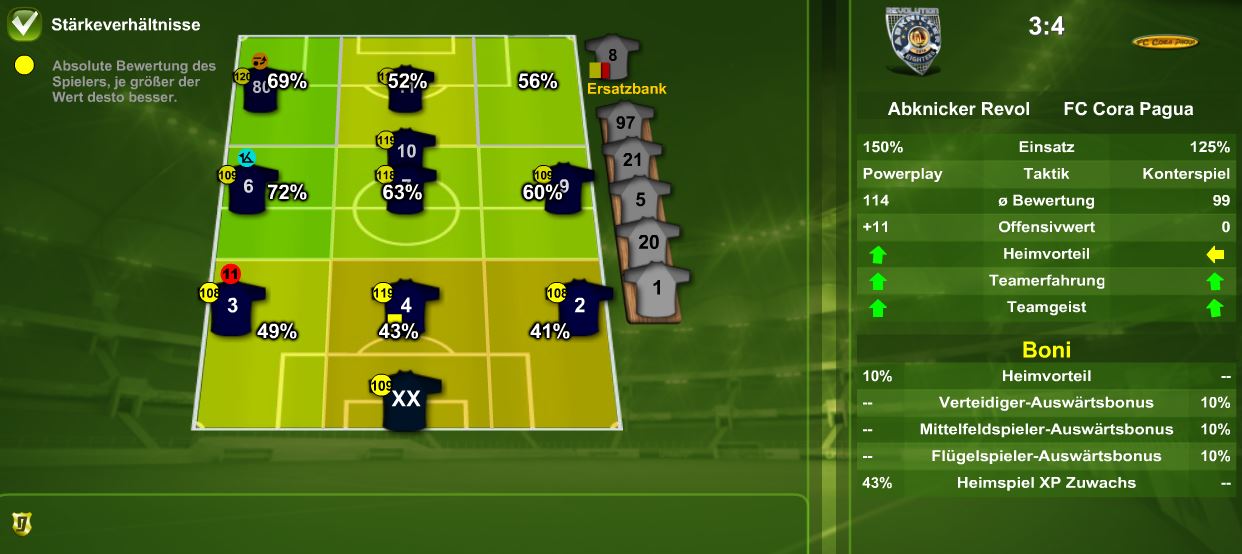Select bench shirt number 8 with cards
This screenshot has width=1242, height=554.
coord(612,57)
